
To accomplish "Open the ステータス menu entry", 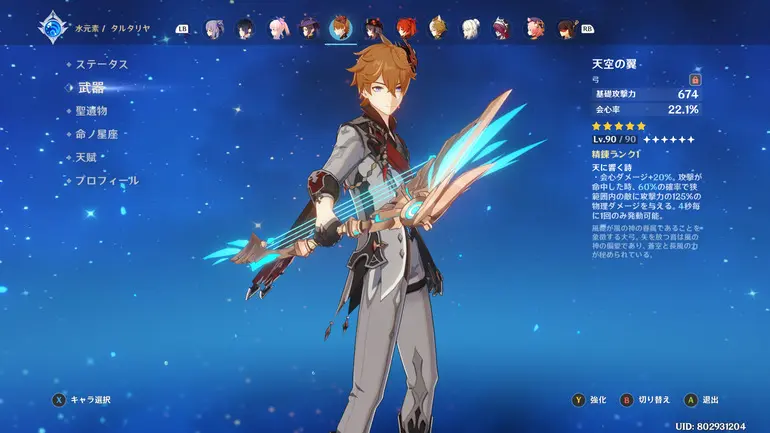I will coord(102,64).
